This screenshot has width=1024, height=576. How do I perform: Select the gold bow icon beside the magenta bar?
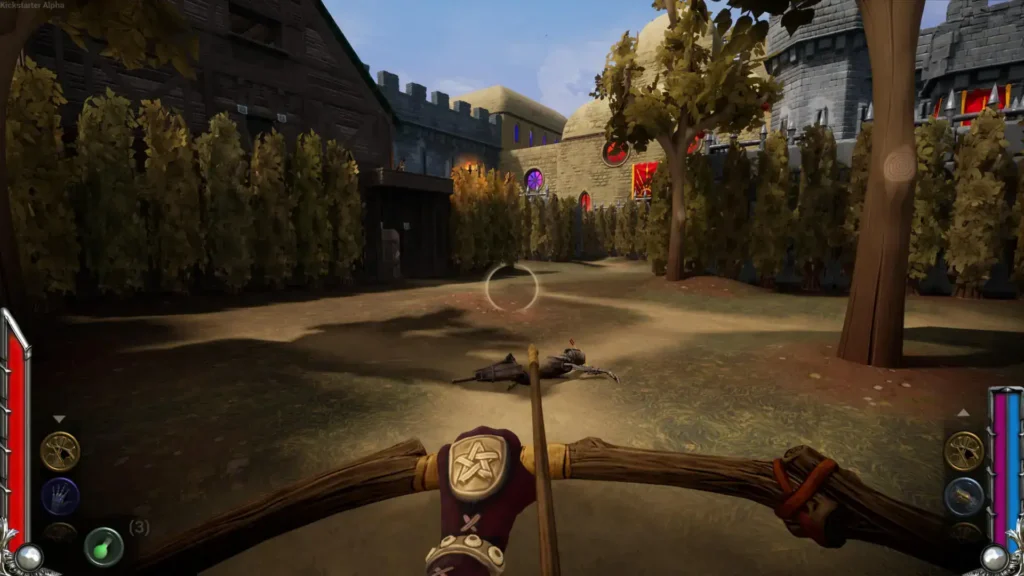pos(964,451)
